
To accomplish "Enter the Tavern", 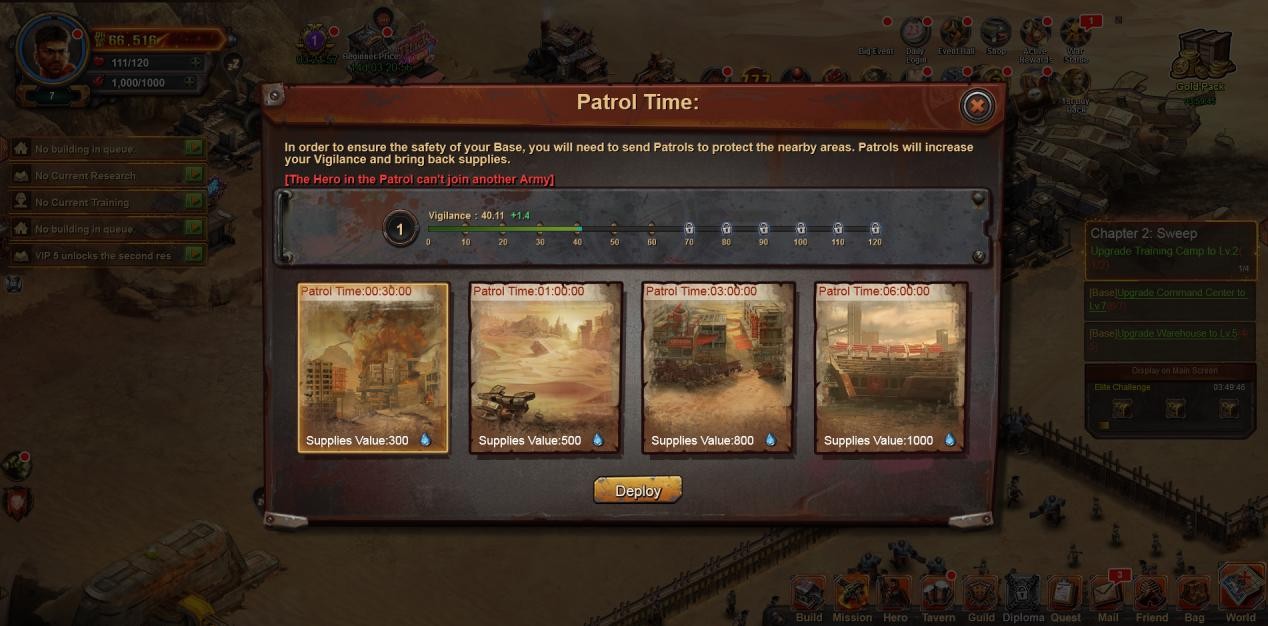I will point(938,596).
